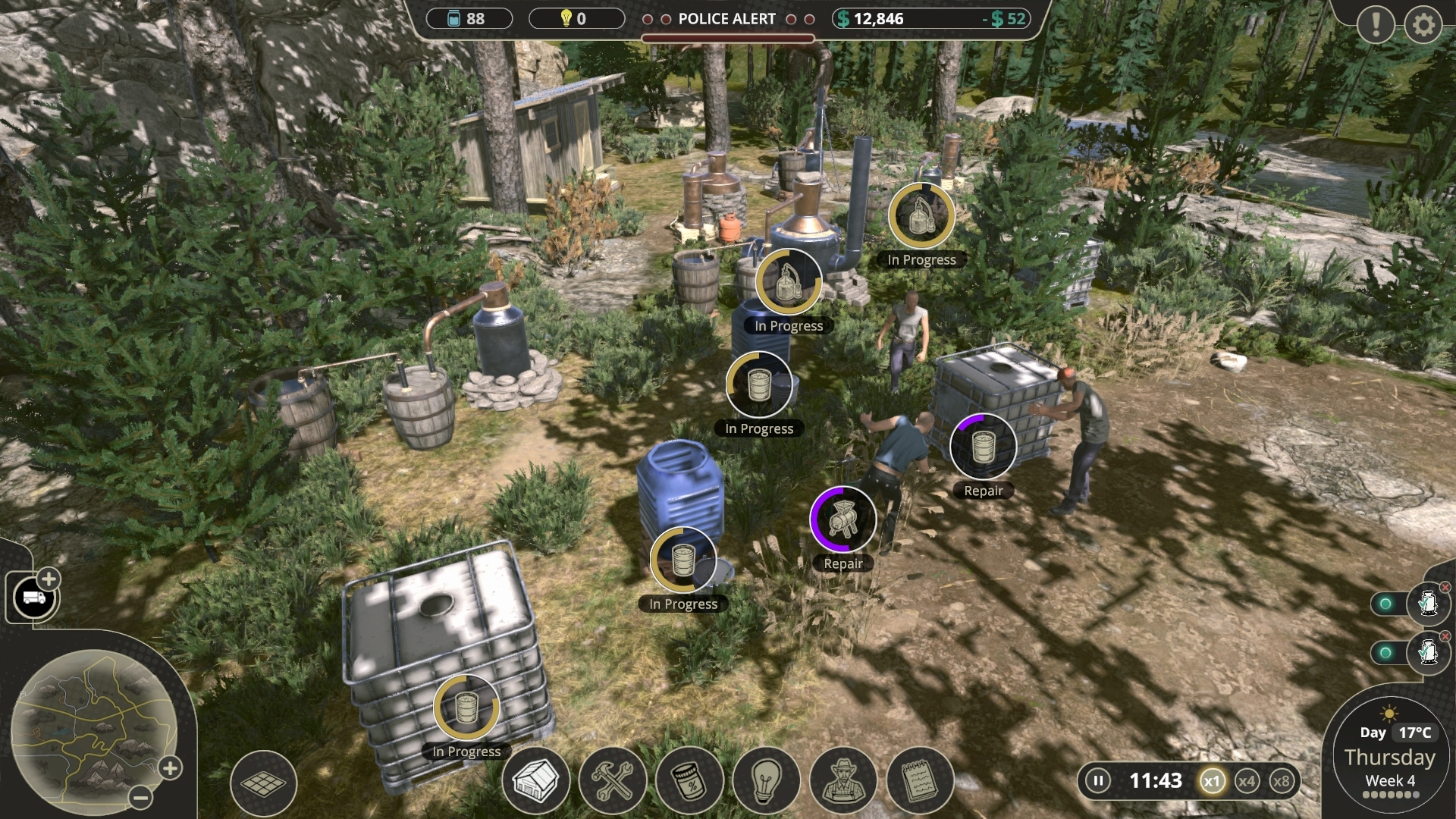Open the settings gear

click(1423, 25)
